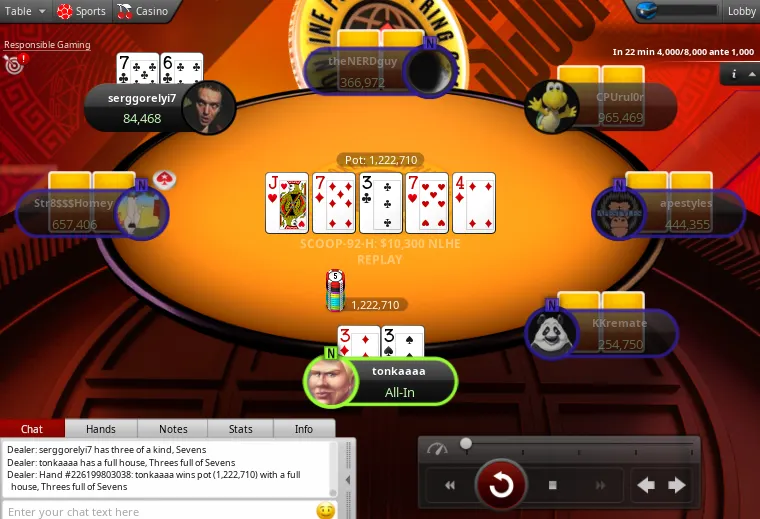Show the Stats tab

click(240, 429)
